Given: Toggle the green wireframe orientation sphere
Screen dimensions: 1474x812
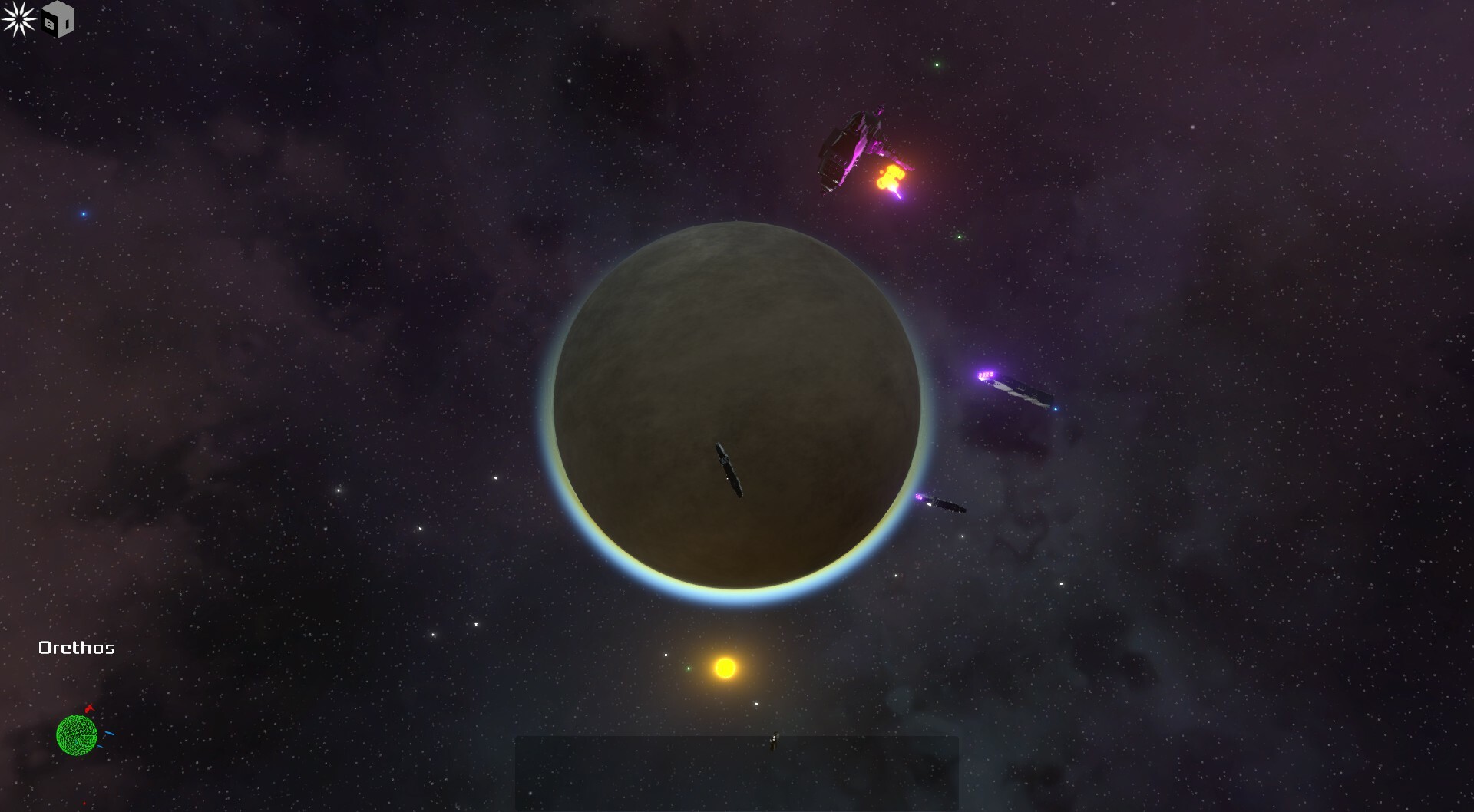Looking at the screenshot, I should click(x=77, y=735).
